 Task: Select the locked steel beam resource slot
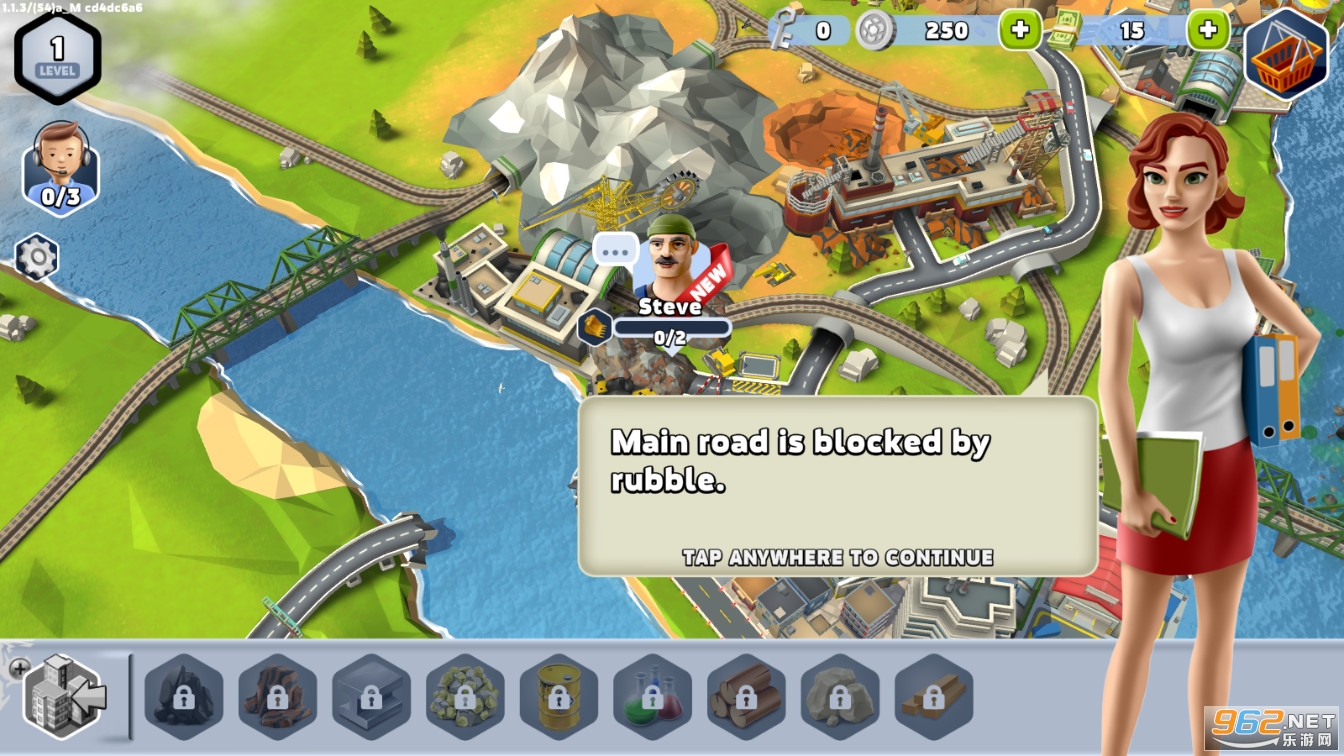371,697
